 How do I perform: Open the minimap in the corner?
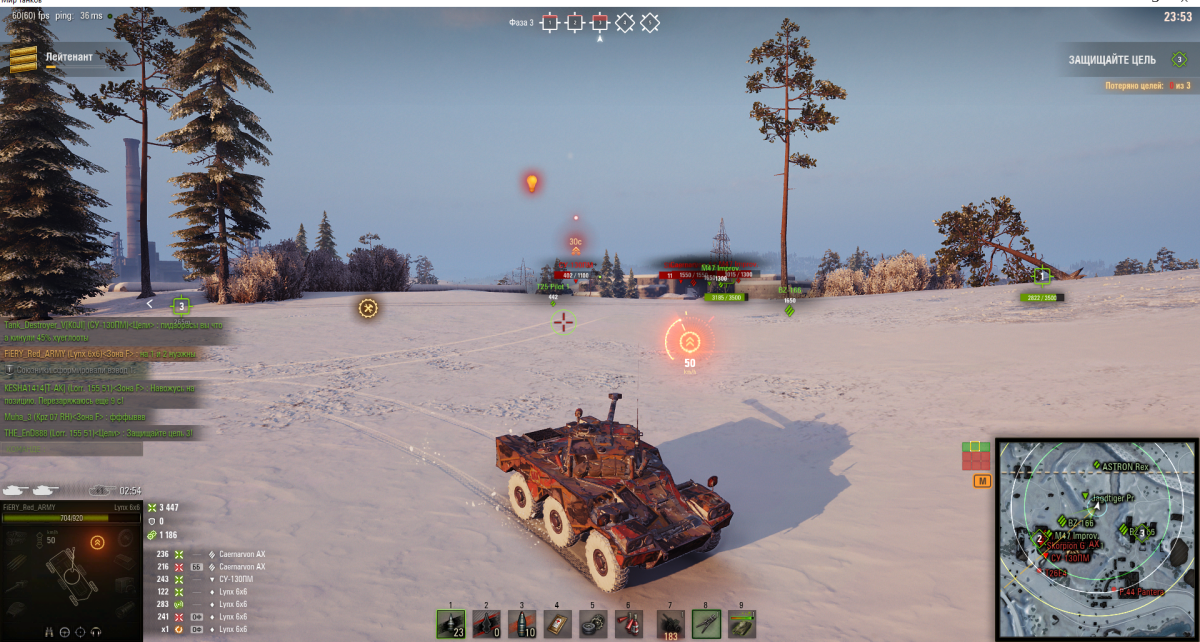click(x=1097, y=539)
